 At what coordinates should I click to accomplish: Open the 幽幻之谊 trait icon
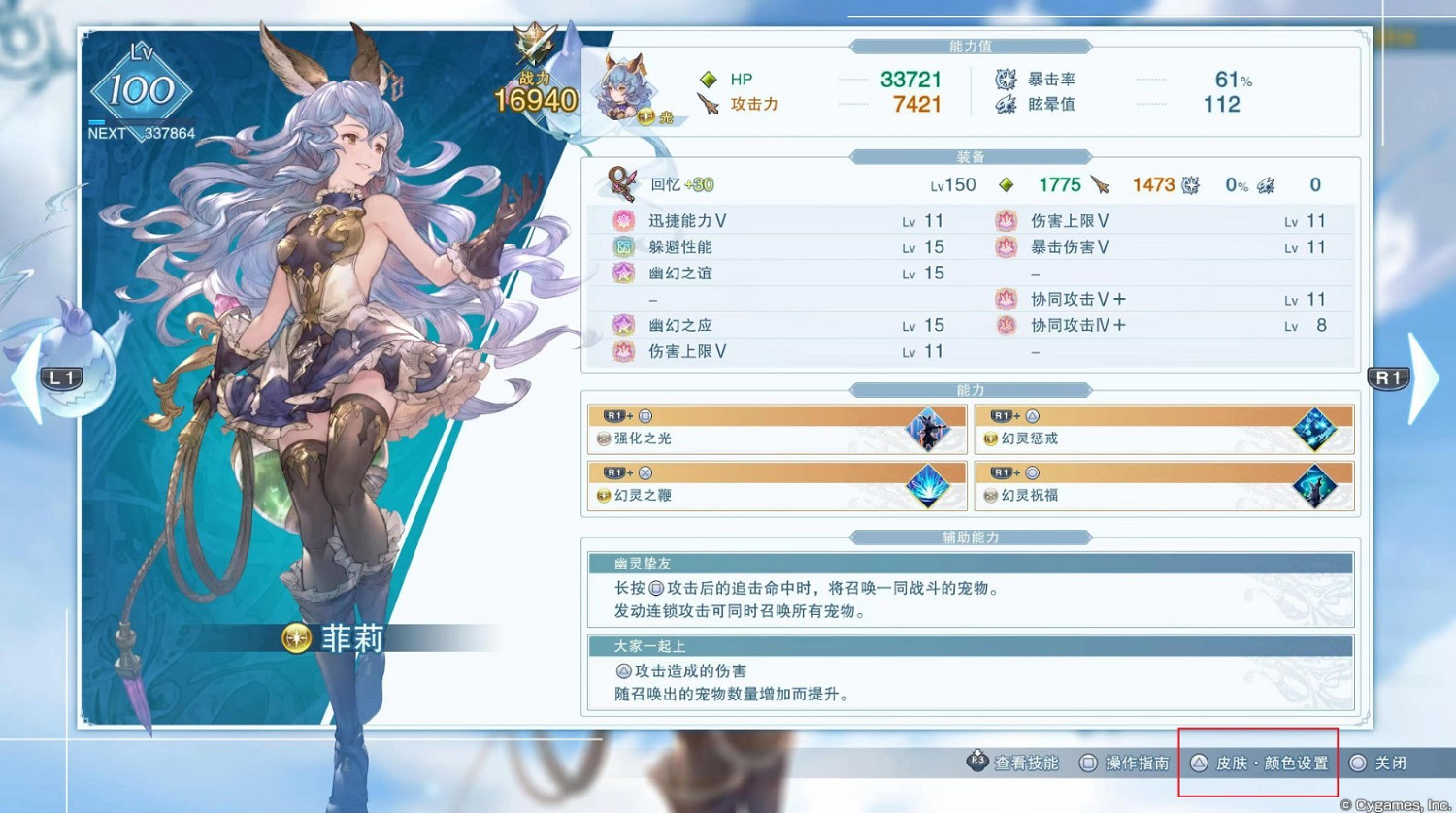(x=621, y=273)
